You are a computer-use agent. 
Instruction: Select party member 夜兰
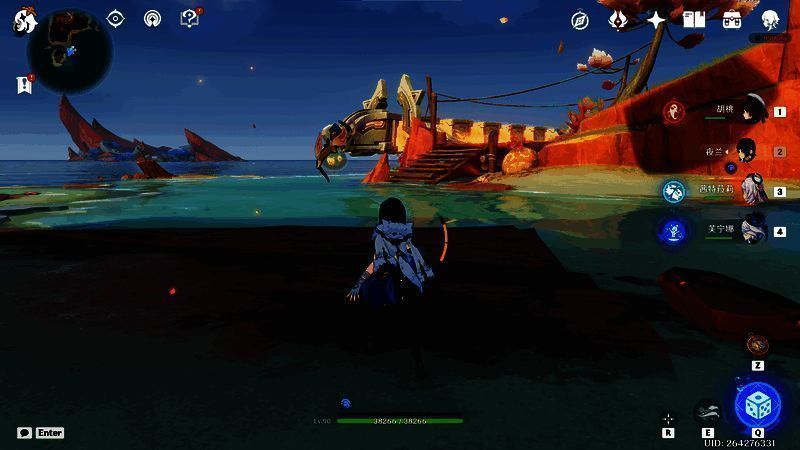[745, 151]
